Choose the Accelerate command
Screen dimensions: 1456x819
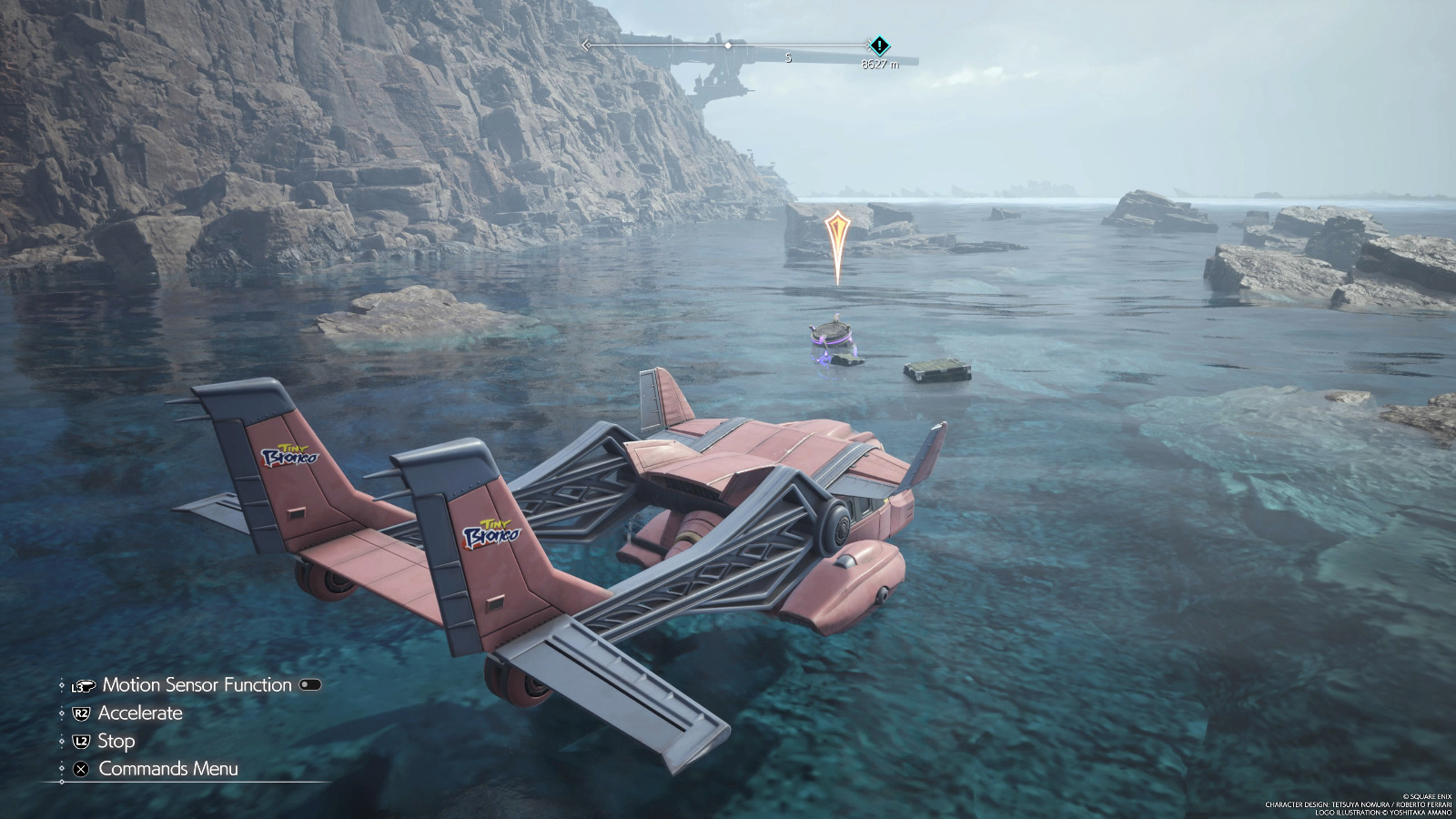click(x=139, y=713)
